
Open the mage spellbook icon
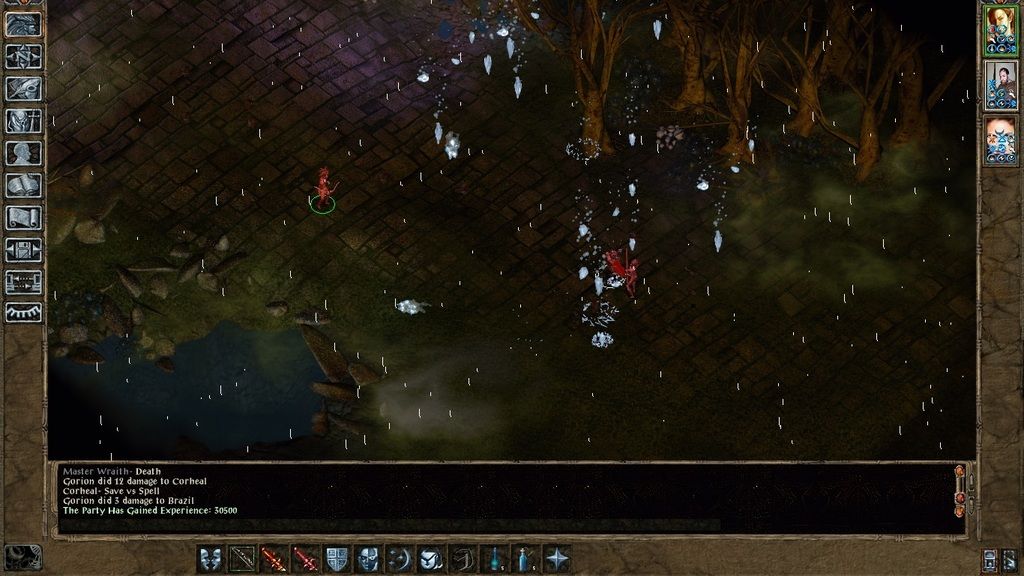(23, 185)
